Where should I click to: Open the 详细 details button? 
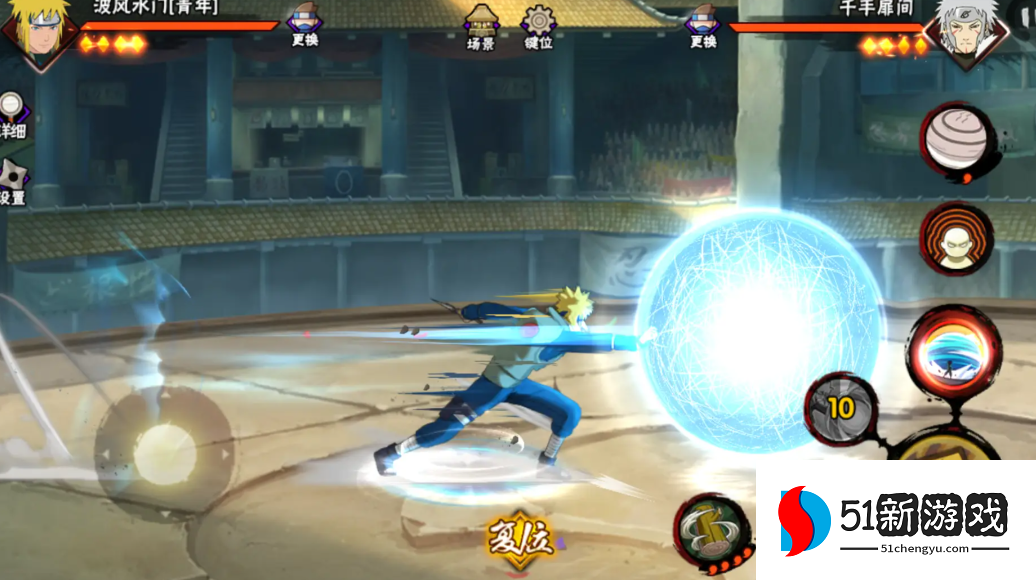[11, 115]
